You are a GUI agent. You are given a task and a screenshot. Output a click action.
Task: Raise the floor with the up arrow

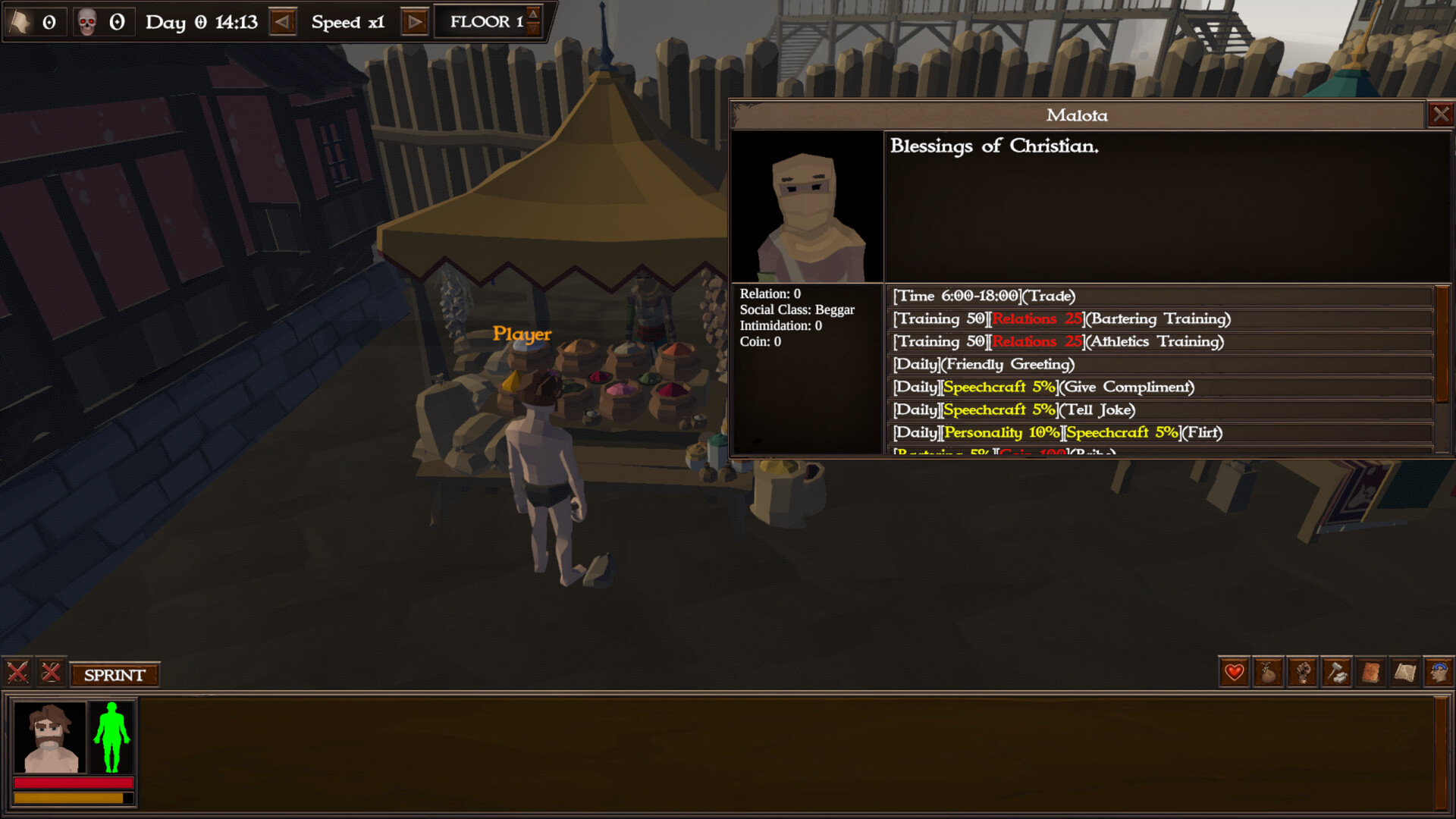533,15
